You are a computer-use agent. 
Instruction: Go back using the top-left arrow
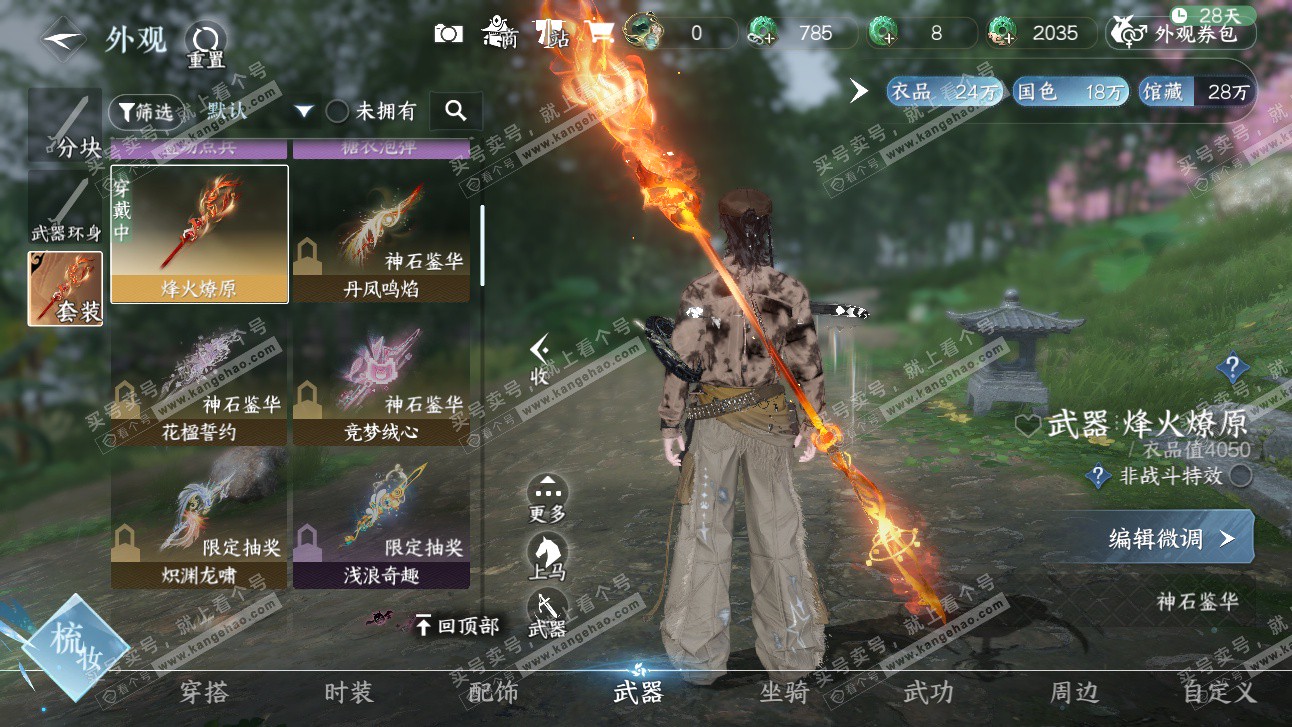pos(62,39)
